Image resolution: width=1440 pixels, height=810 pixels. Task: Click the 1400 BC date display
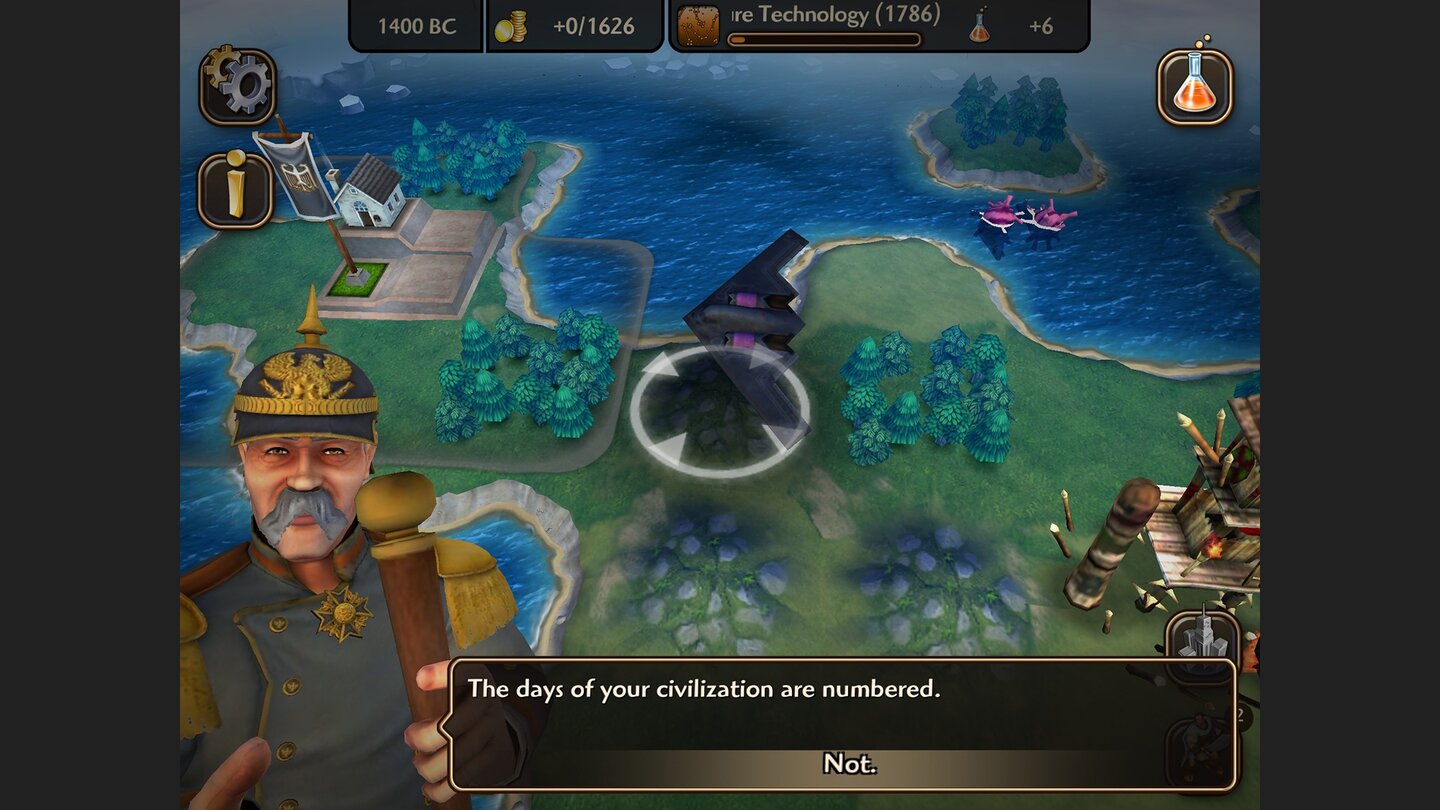(x=416, y=26)
